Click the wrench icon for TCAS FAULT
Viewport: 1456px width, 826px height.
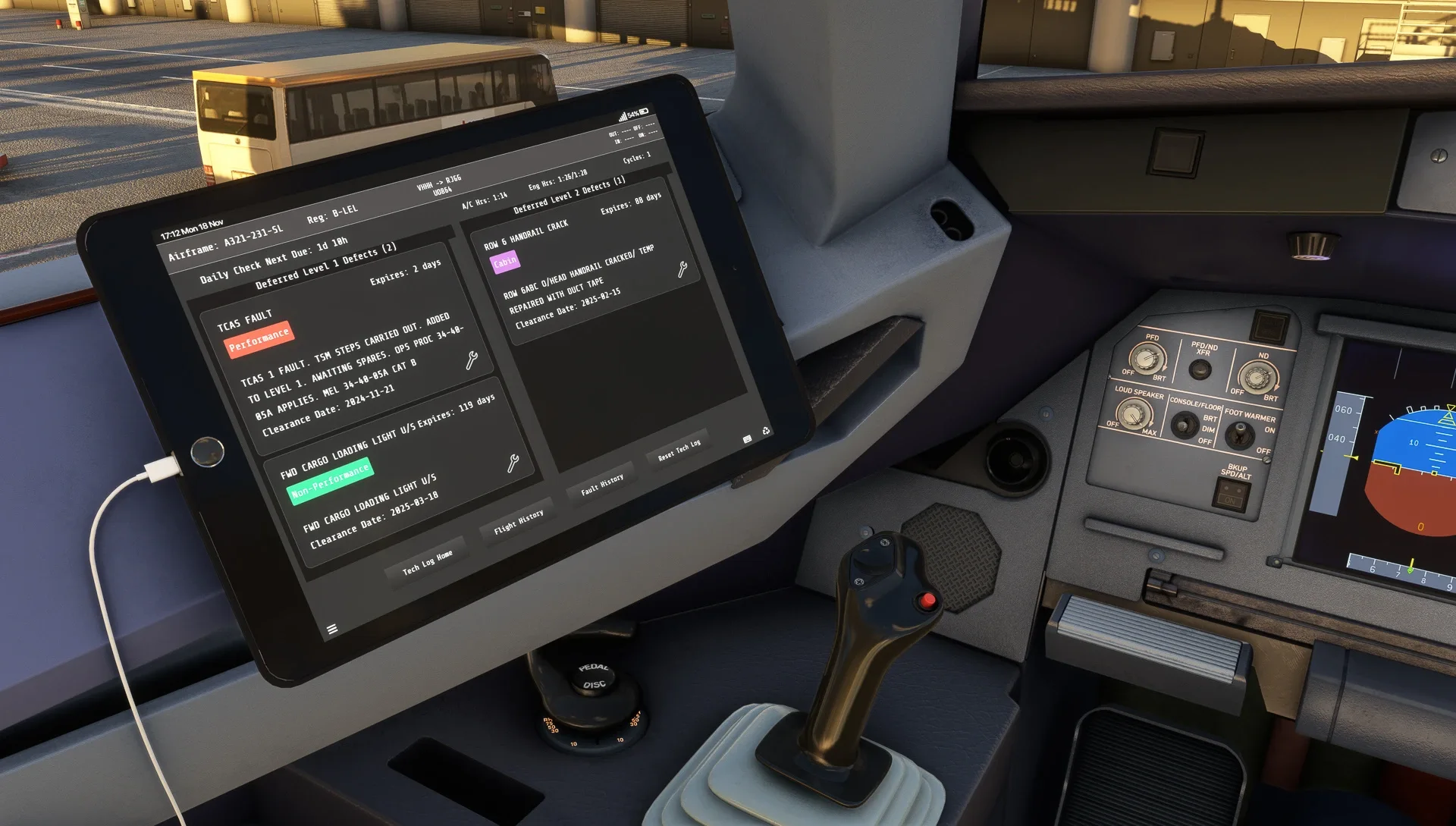[x=472, y=360]
